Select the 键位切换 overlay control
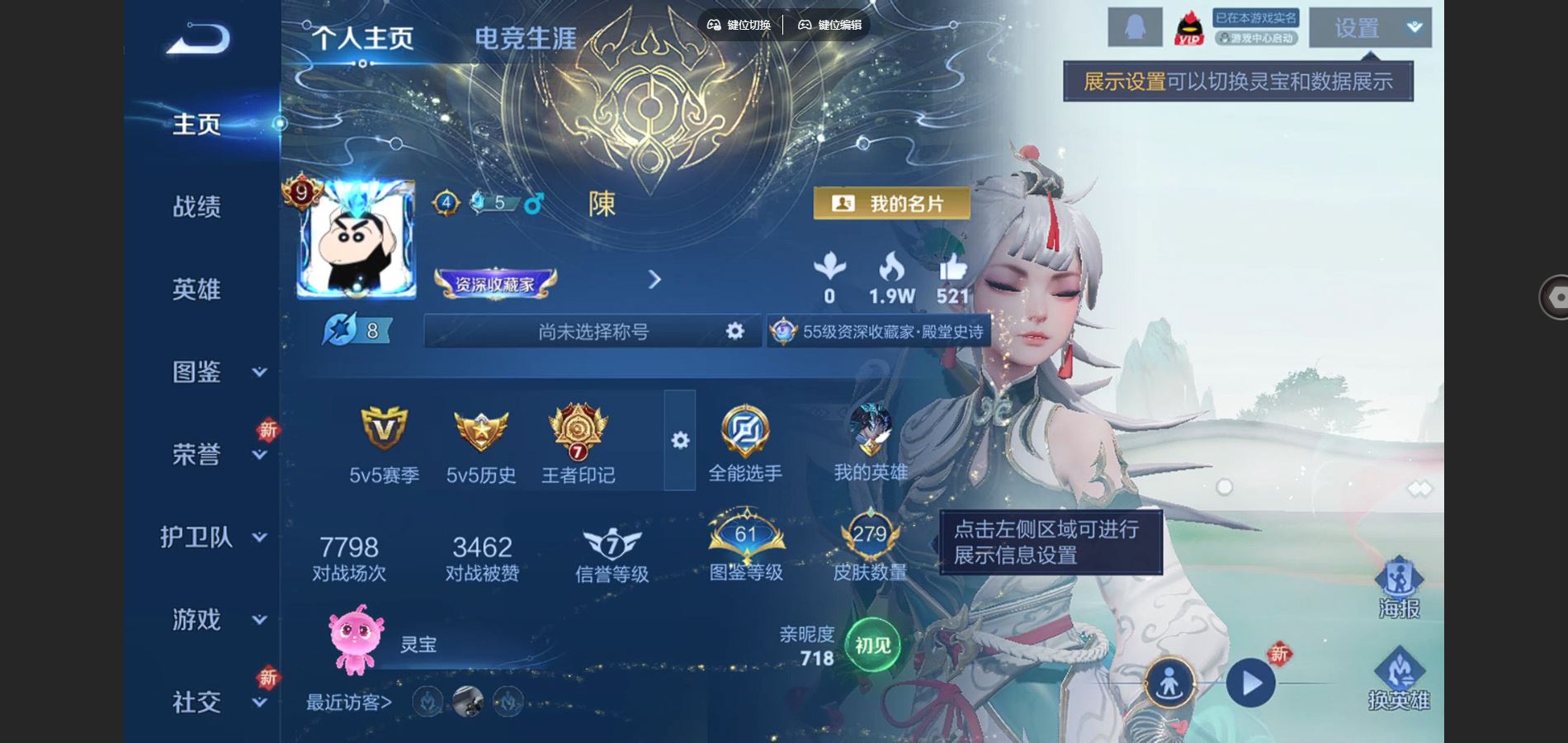This screenshot has width=1568, height=743. 739,25
